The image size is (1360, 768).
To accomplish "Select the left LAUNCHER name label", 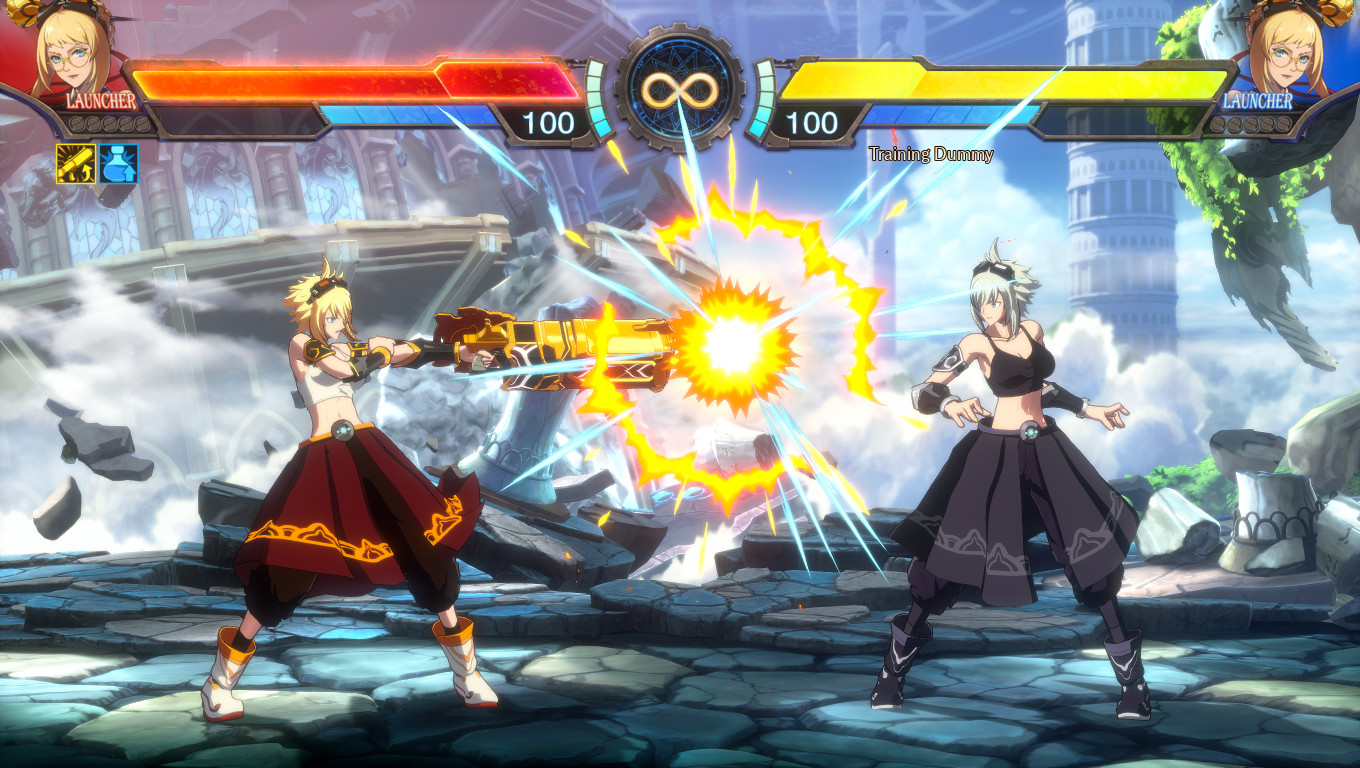I will click(99, 99).
